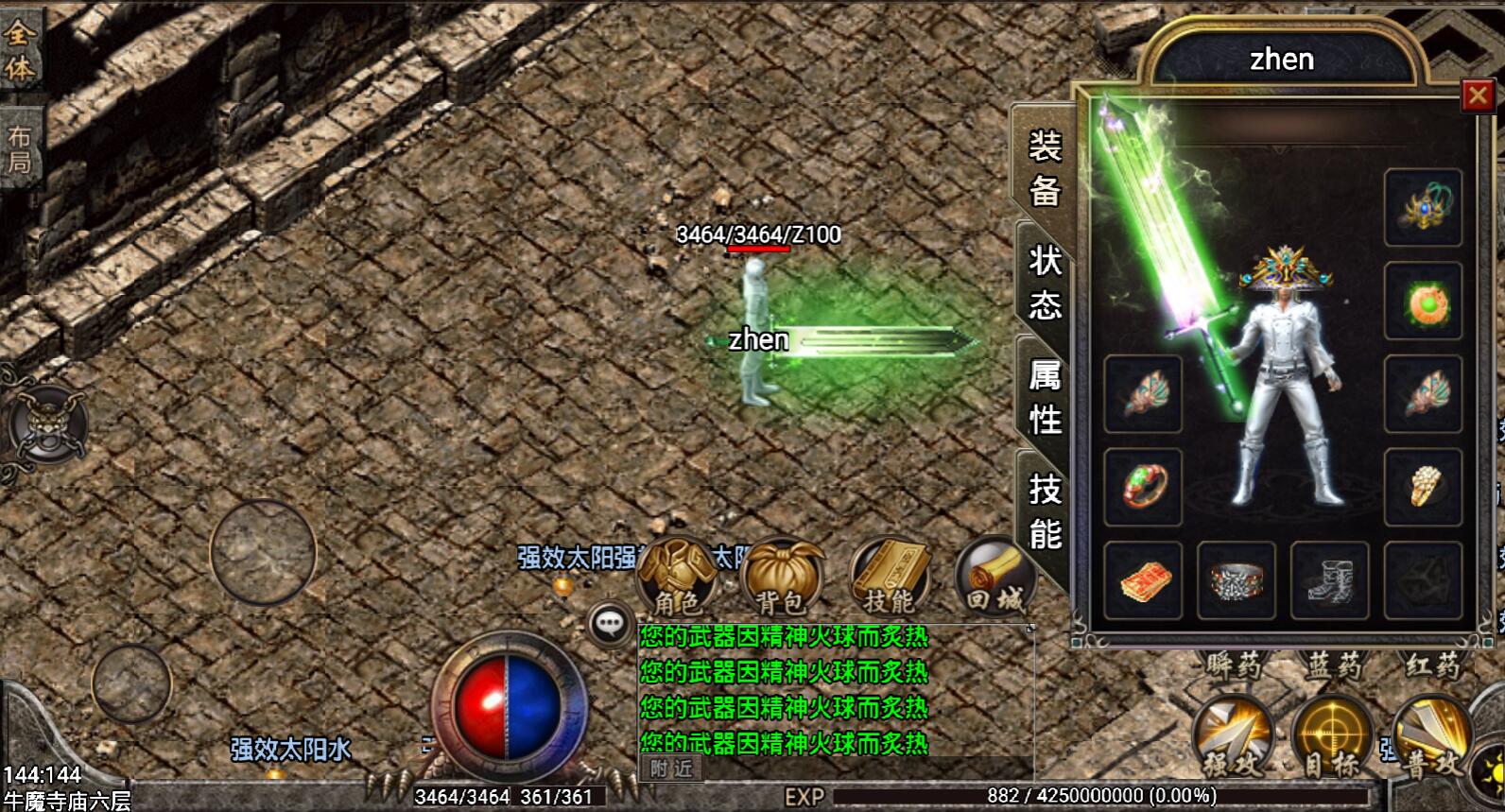Select the red talisman charm slot
Screen dimensions: 1505x812
(x=1143, y=580)
